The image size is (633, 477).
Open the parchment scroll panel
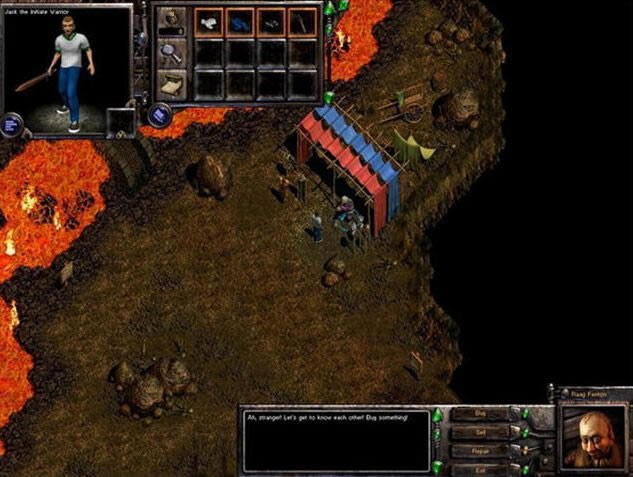point(171,86)
